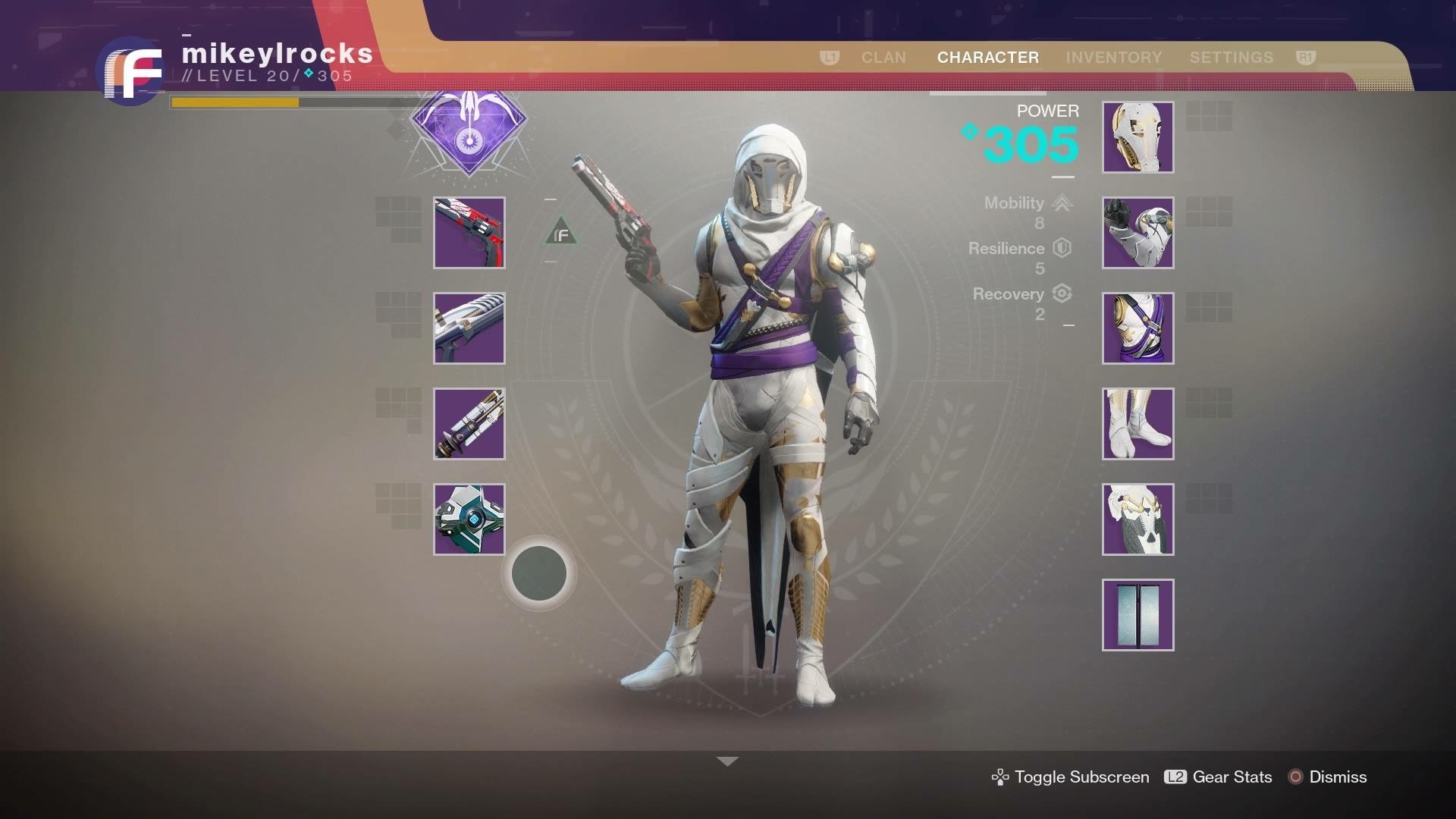This screenshot has height=819, width=1456.
Task: Select the Character tab
Action: (987, 58)
